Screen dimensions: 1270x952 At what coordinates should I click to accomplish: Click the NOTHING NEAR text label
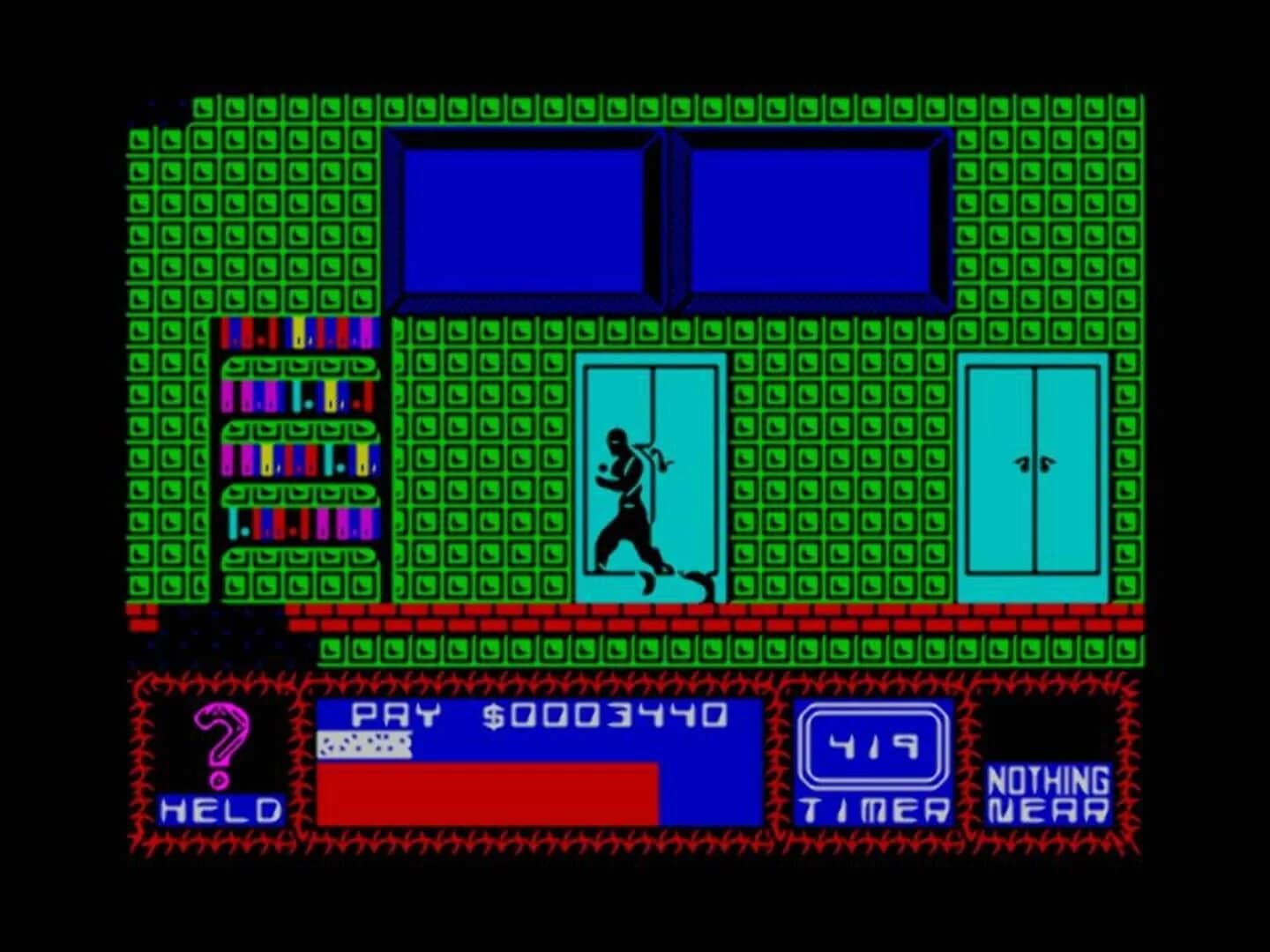1050,793
